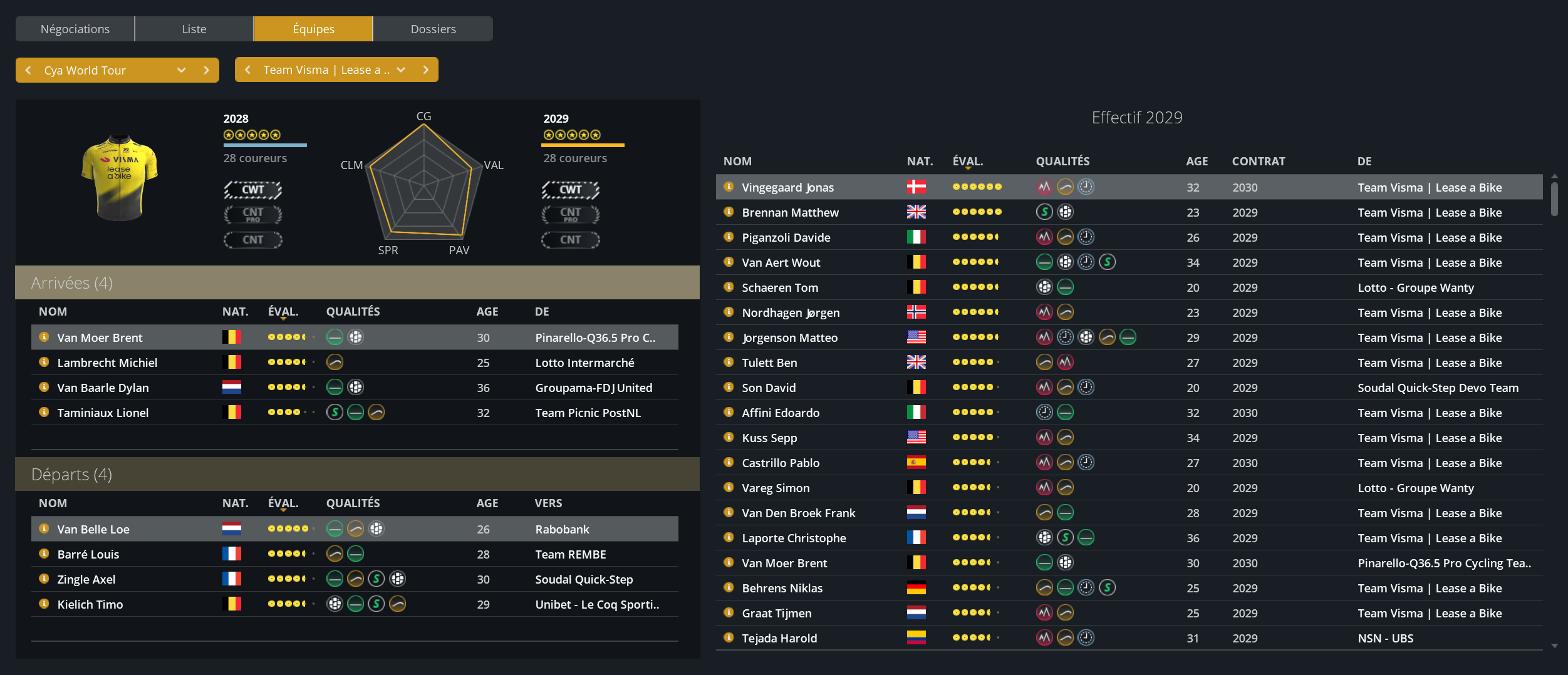Choose Taminiaux Lionel from arrivals
1568x675 pixels.
tap(103, 413)
